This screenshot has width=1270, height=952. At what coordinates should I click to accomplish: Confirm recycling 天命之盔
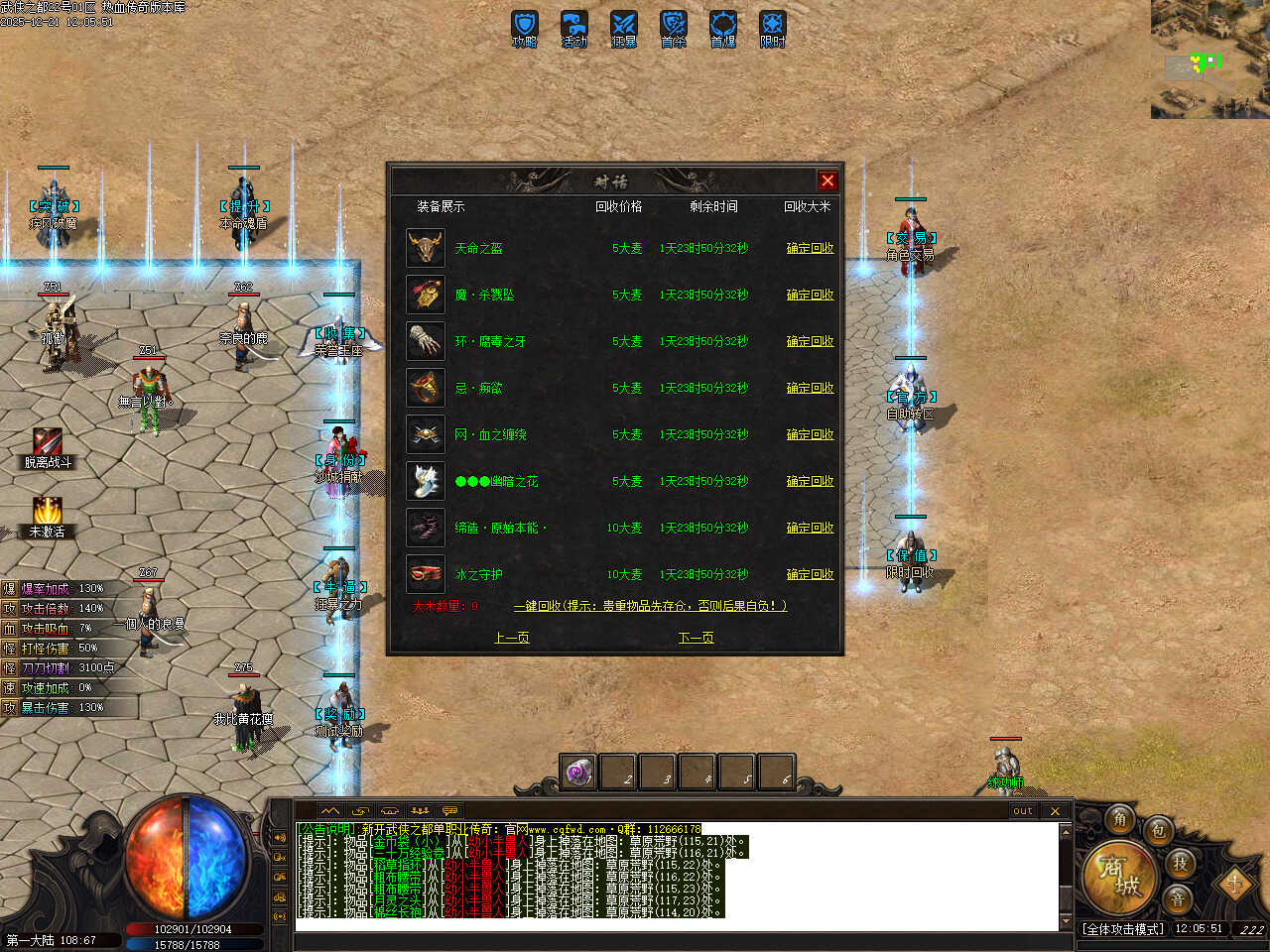[x=810, y=248]
